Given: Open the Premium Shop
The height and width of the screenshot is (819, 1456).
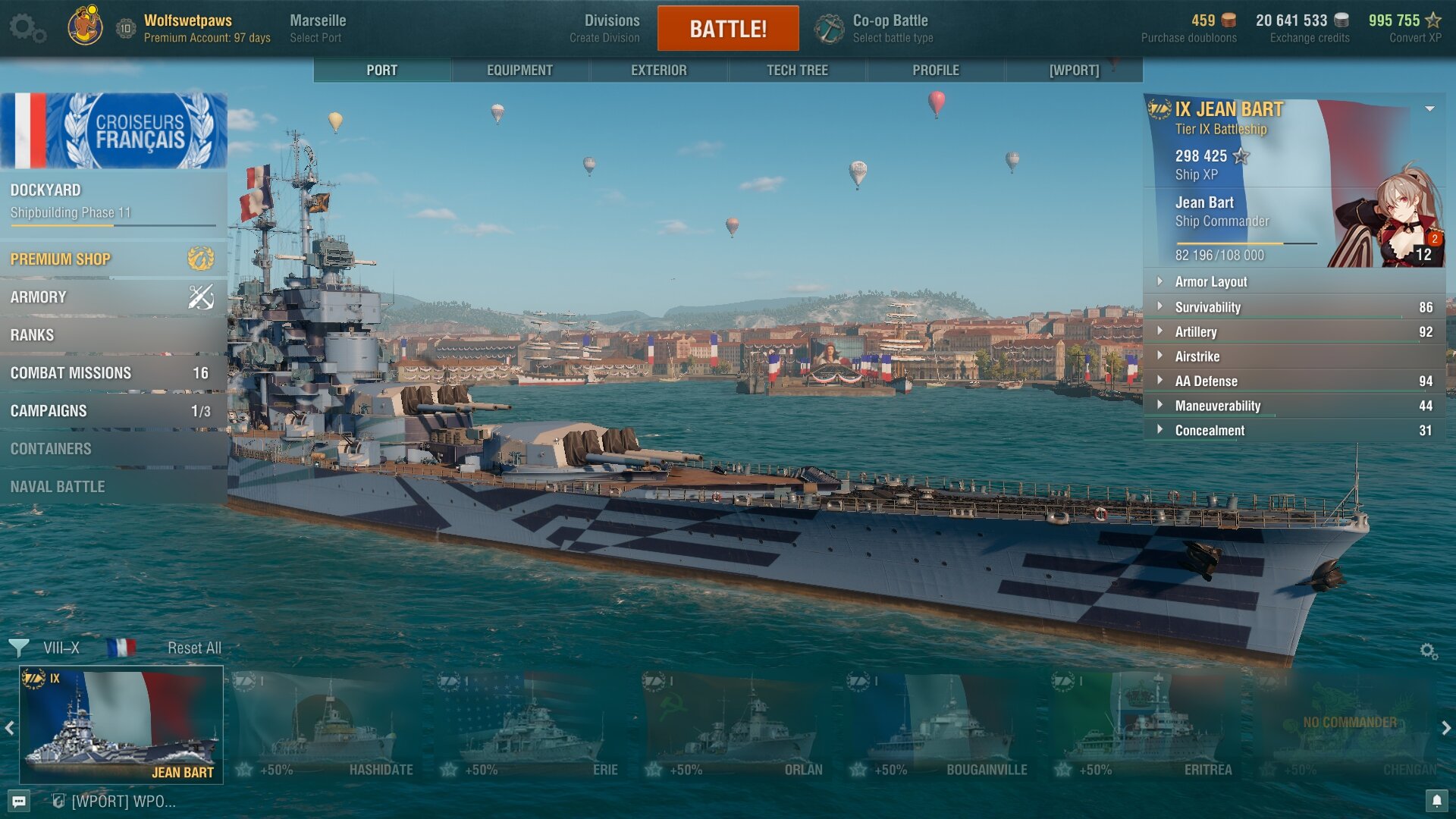Looking at the screenshot, I should (x=112, y=259).
